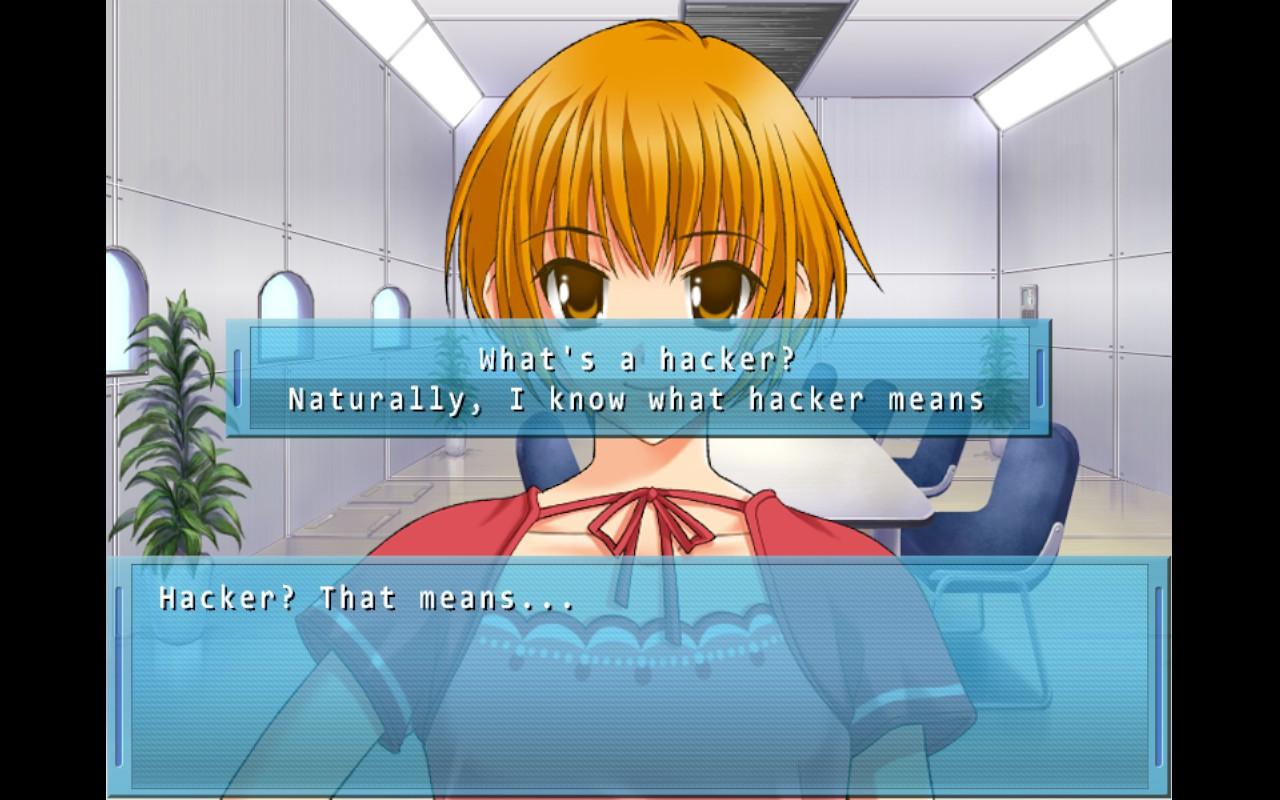This screenshot has height=800, width=1280.
Task: Advance the "Hacker? That means..." dialogue box
Action: (638, 676)
